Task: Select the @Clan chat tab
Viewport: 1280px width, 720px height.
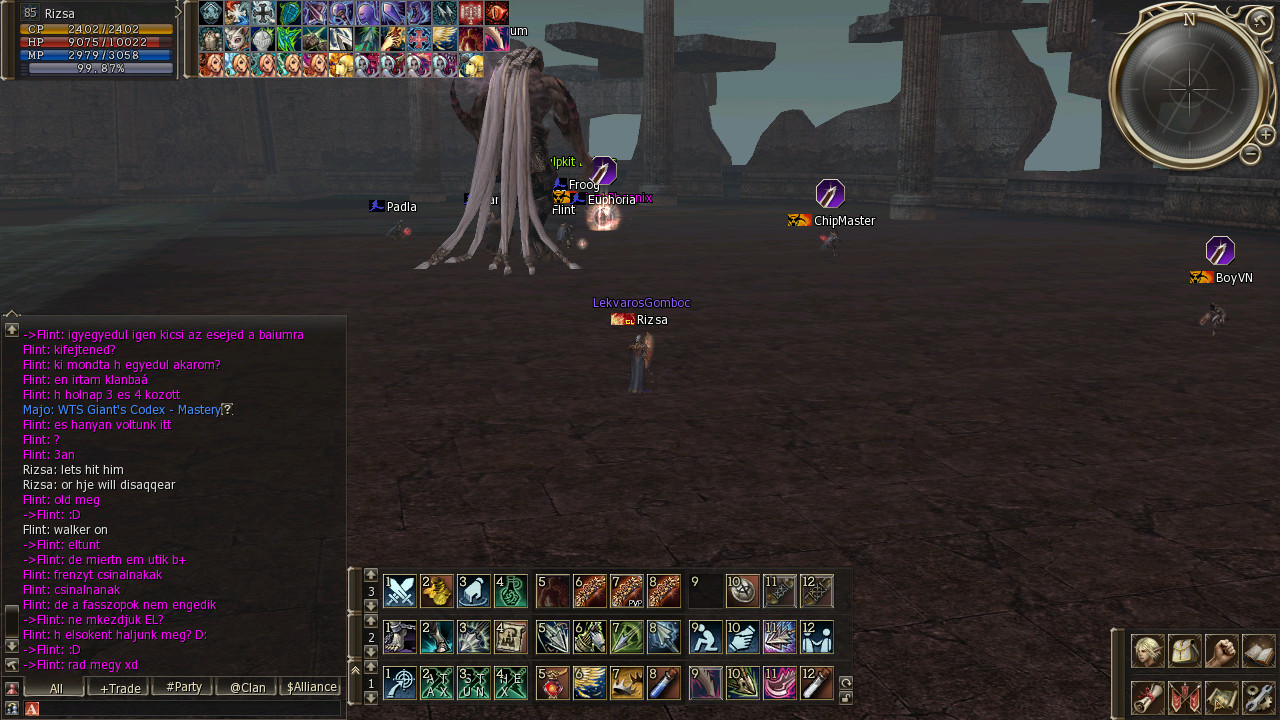Action: coord(247,687)
